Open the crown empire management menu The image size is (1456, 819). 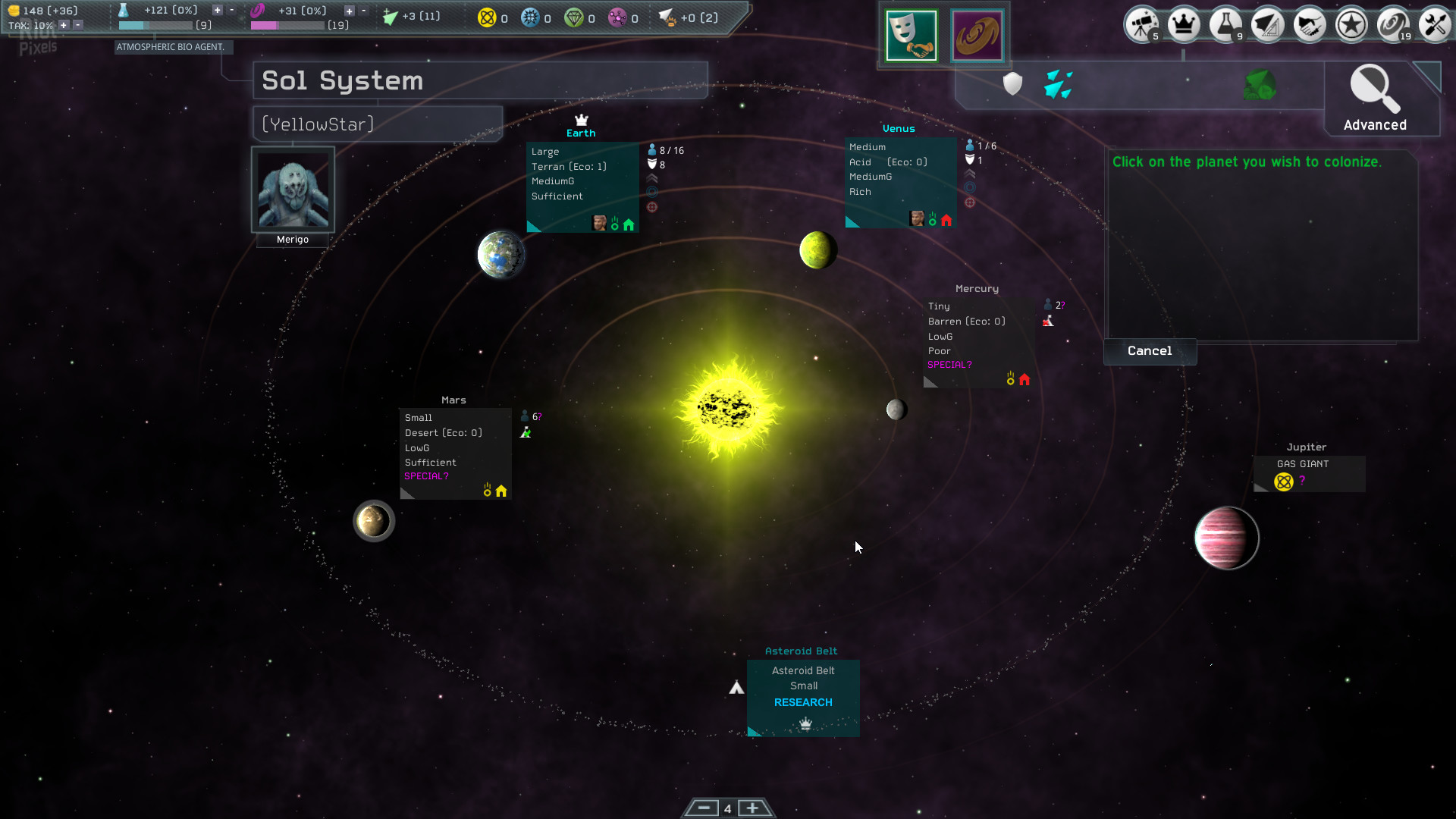[1184, 25]
